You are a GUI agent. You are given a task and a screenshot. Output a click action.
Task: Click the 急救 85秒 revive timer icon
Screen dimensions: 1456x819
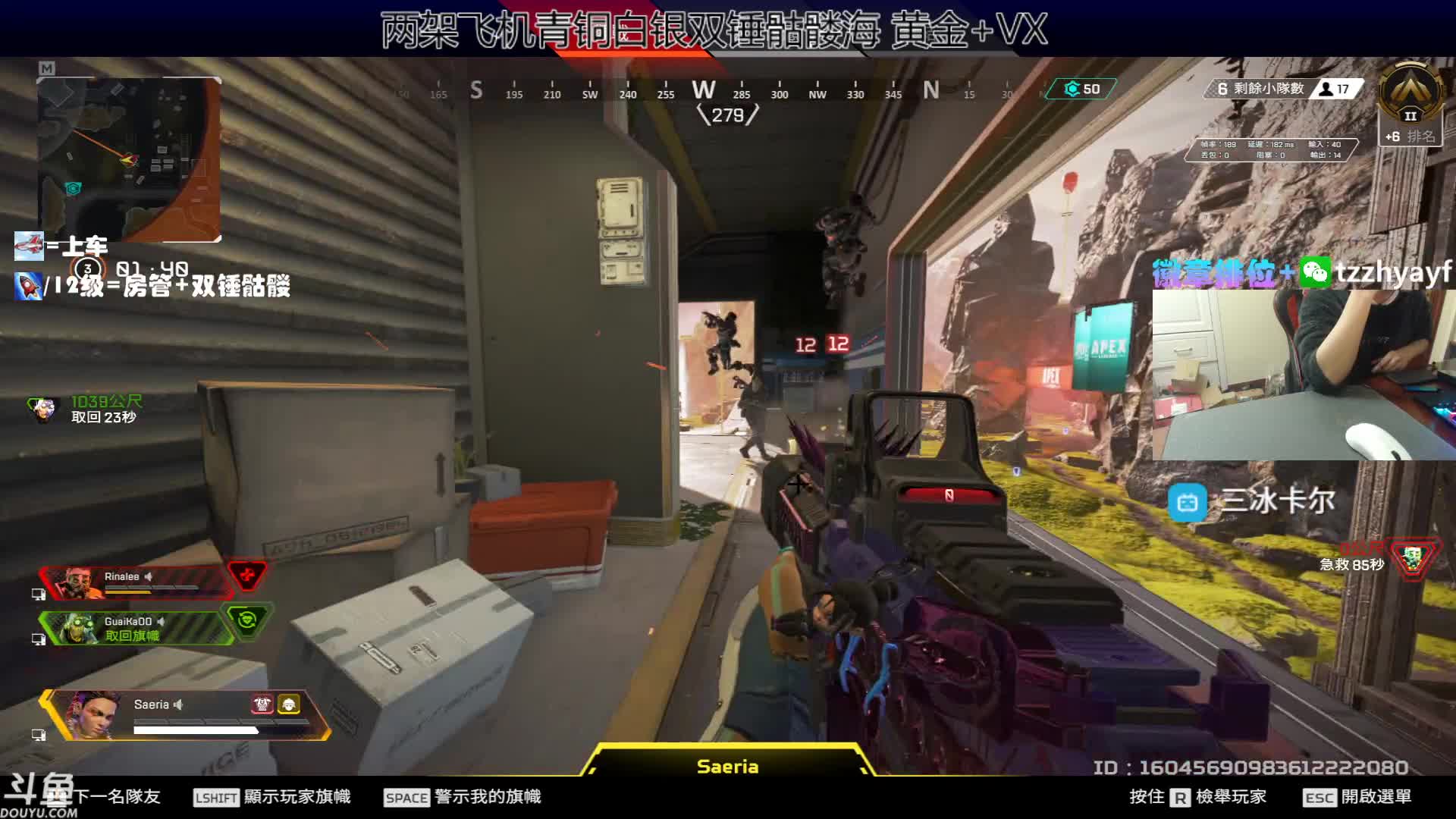pyautogui.click(x=1411, y=560)
